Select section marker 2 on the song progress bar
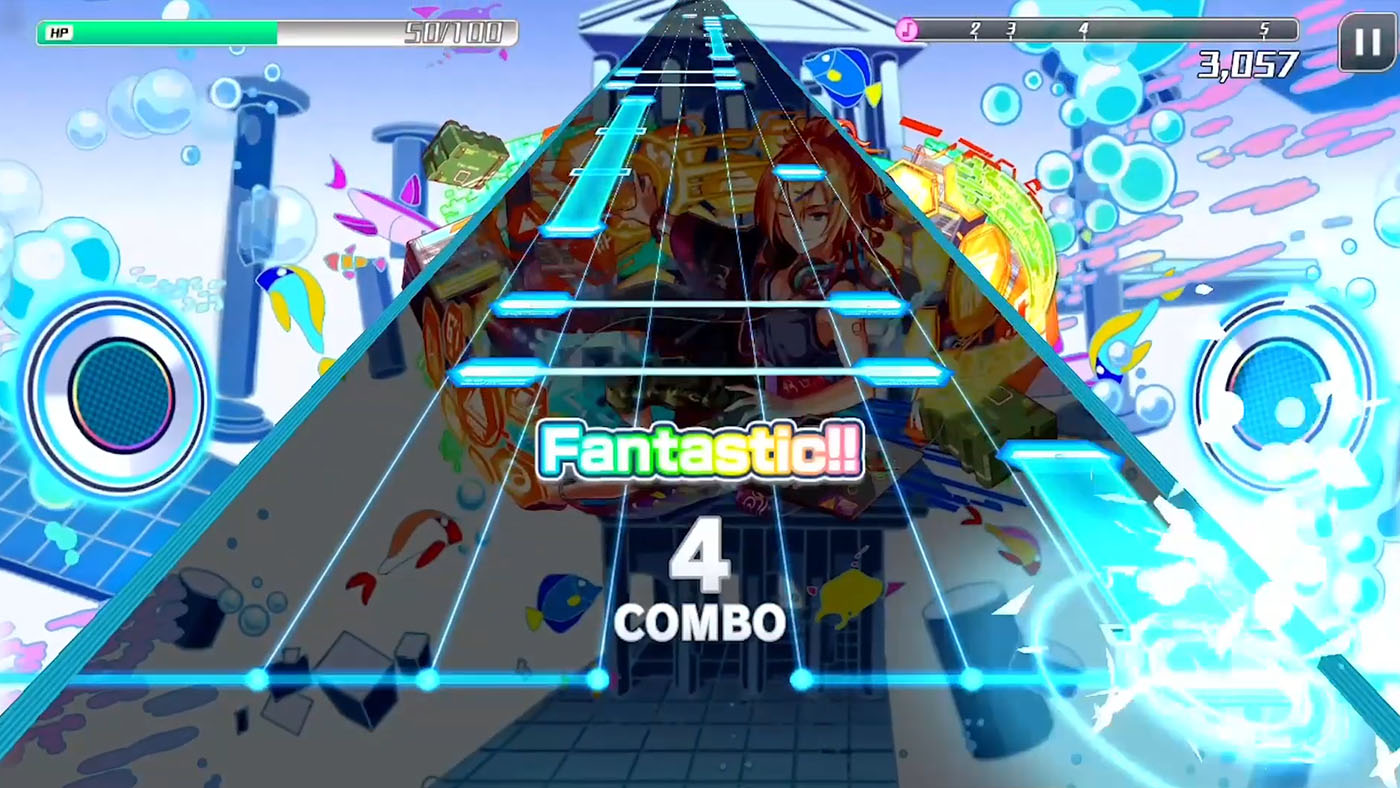The height and width of the screenshot is (788, 1400). [975, 30]
